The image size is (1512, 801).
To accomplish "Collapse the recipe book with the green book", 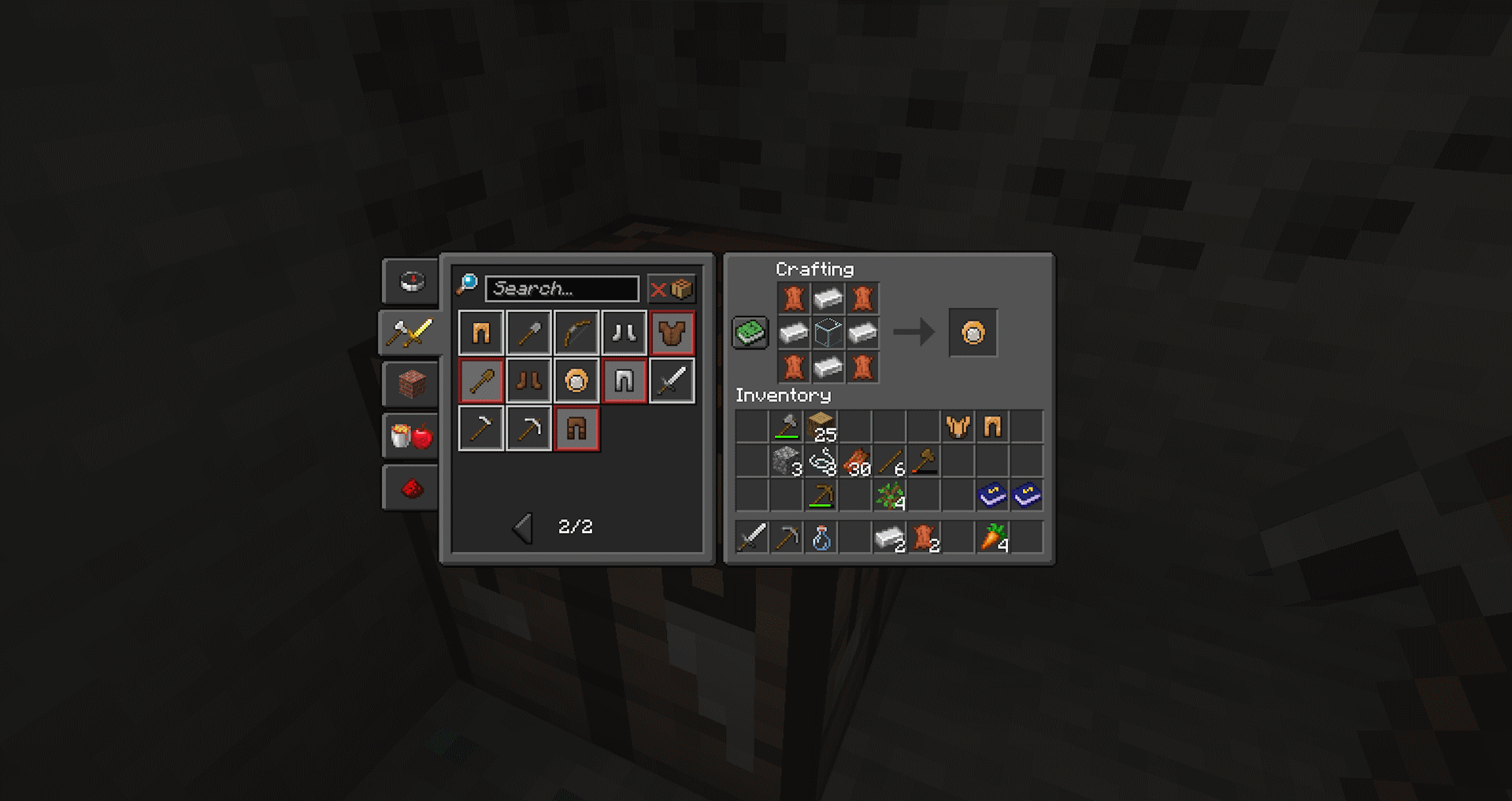I will [x=749, y=332].
